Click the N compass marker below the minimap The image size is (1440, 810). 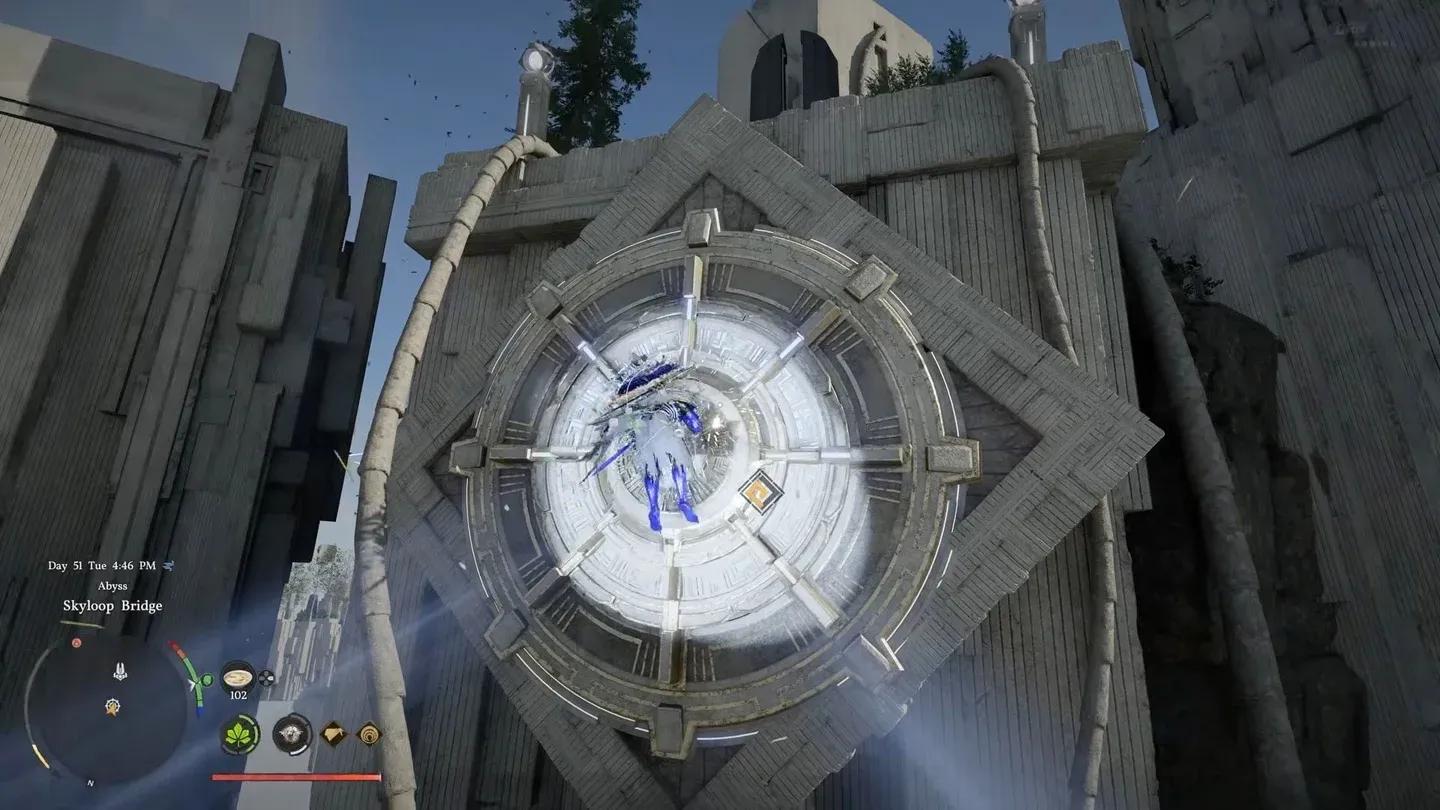[x=90, y=782]
